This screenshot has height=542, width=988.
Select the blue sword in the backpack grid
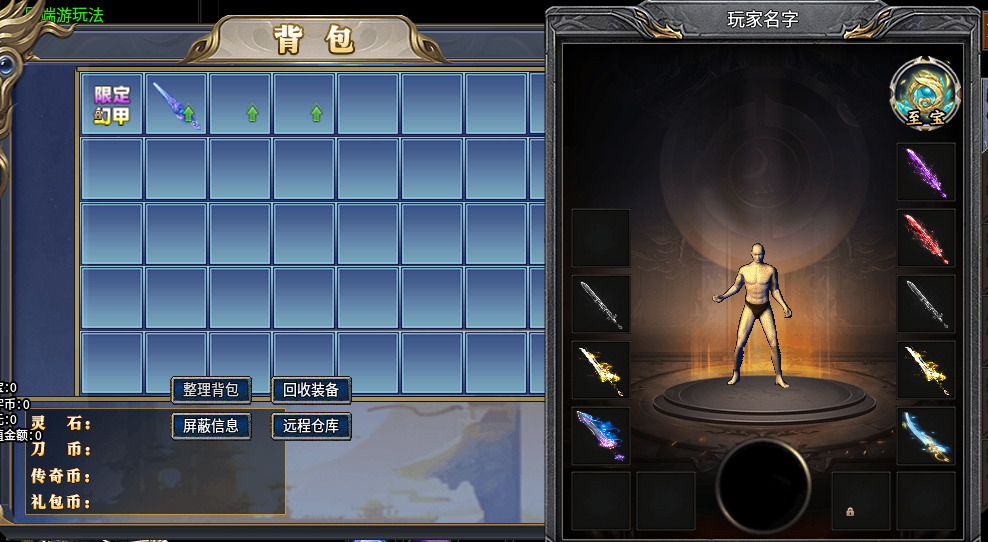[x=176, y=104]
